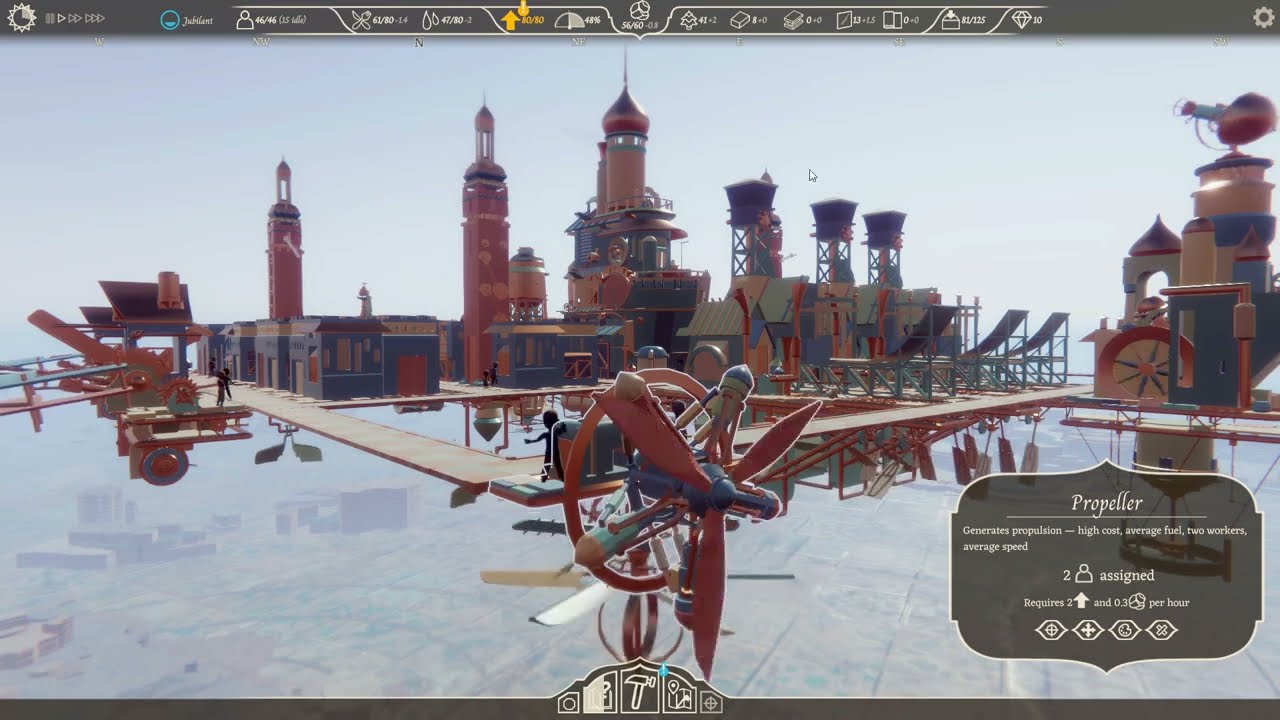Screen dimensions: 1280x720
Task: Open the Propeller paint palette option
Action: pyautogui.click(x=1125, y=630)
